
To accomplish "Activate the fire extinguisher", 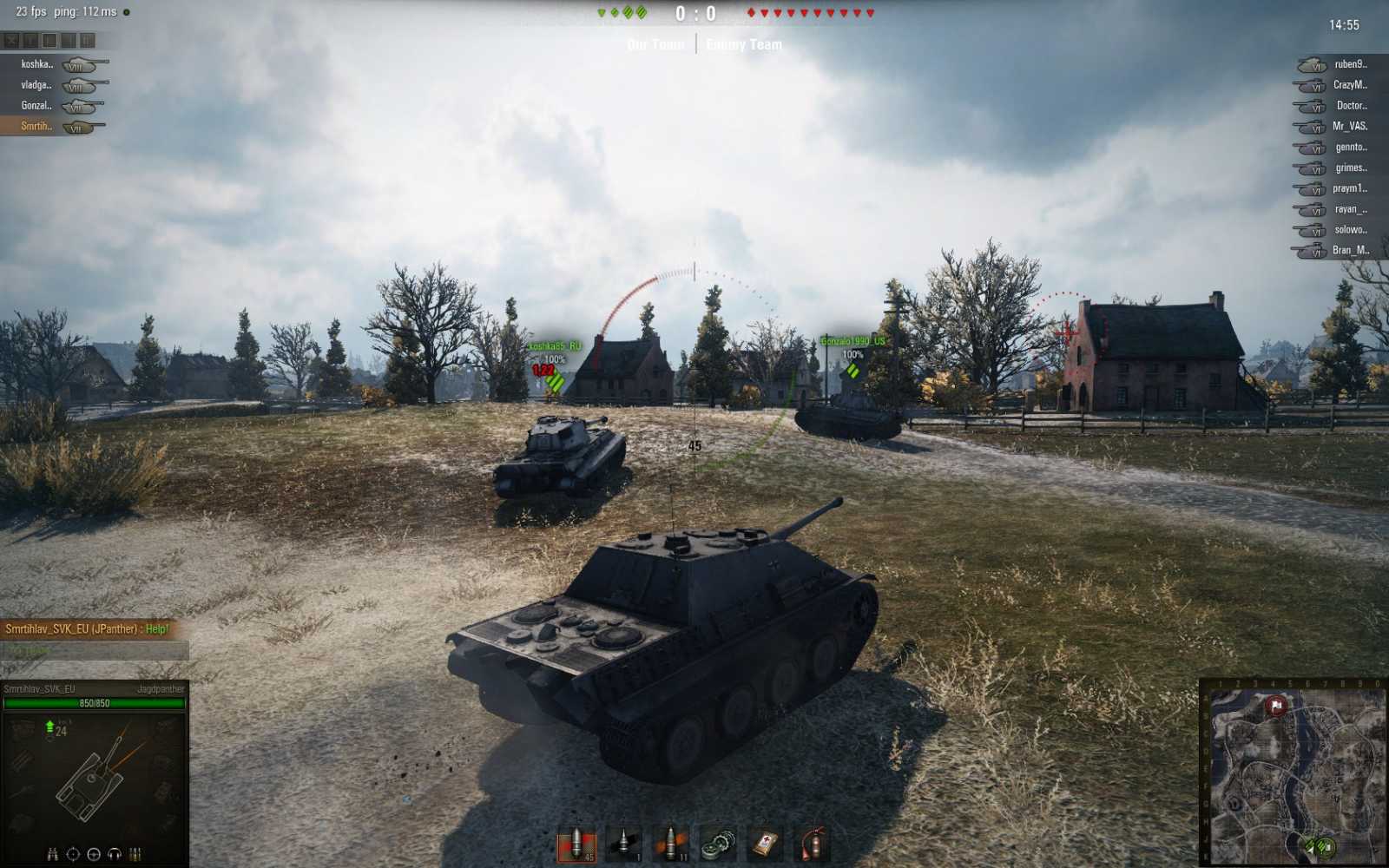I will pos(812,844).
